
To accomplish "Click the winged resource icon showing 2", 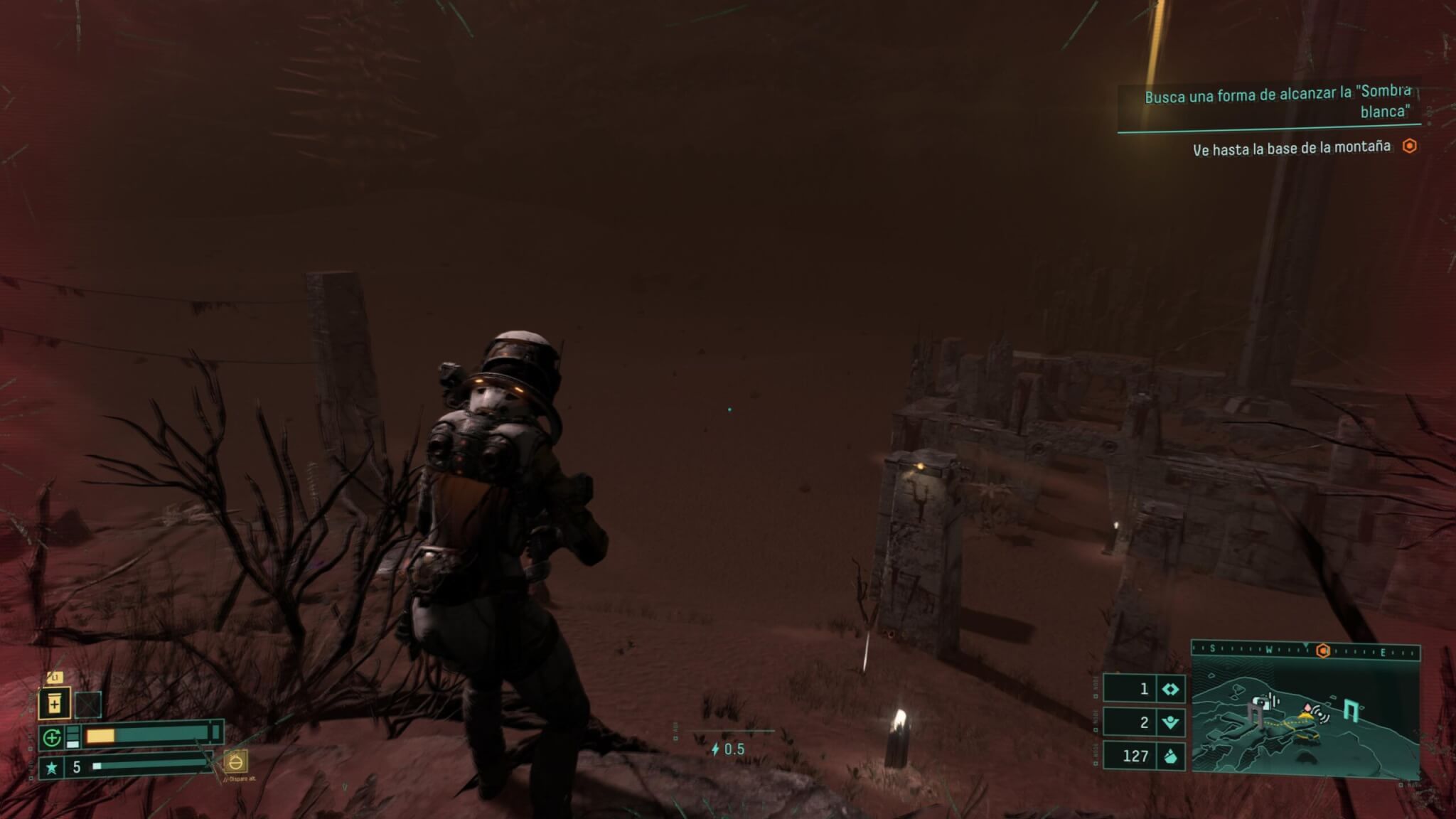I will tap(1170, 723).
